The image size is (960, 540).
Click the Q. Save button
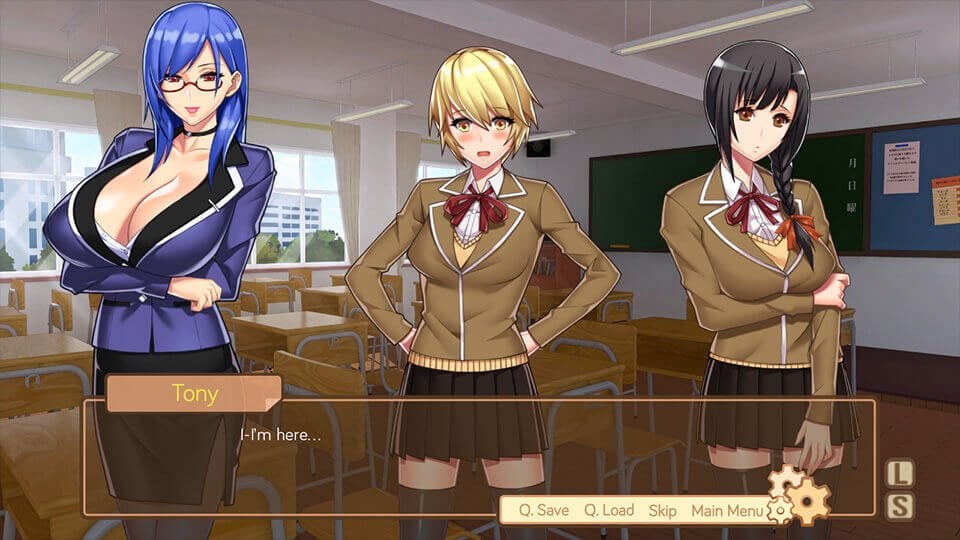543,511
